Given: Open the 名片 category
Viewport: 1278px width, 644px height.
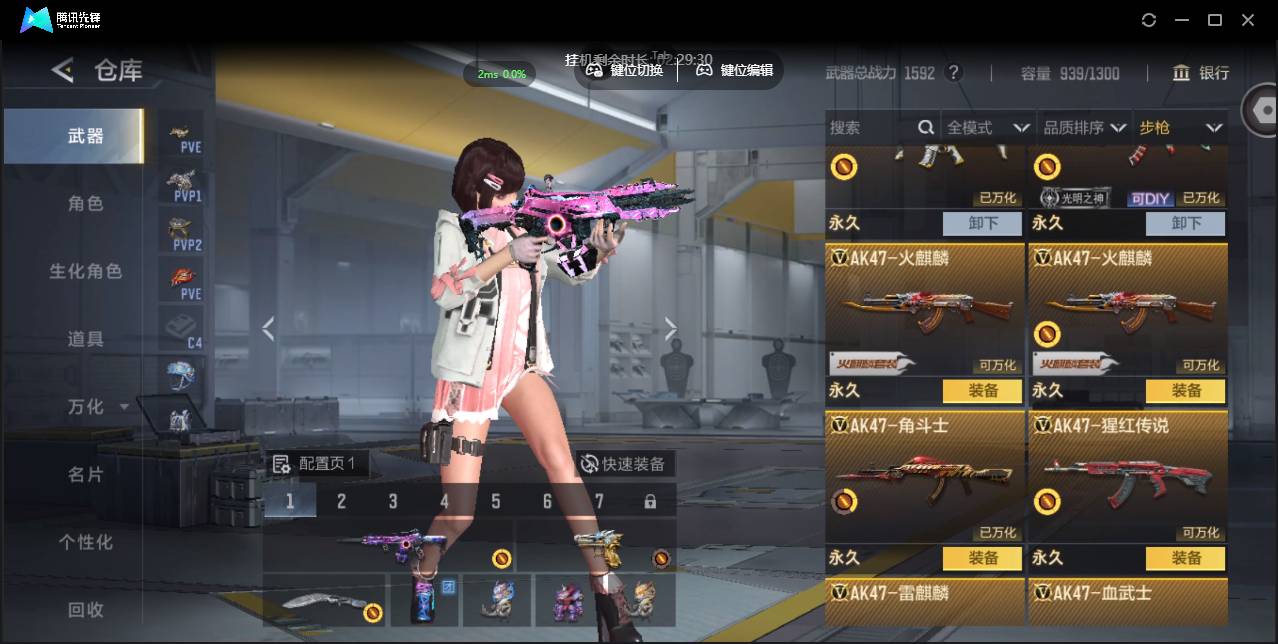Looking at the screenshot, I should point(85,474).
